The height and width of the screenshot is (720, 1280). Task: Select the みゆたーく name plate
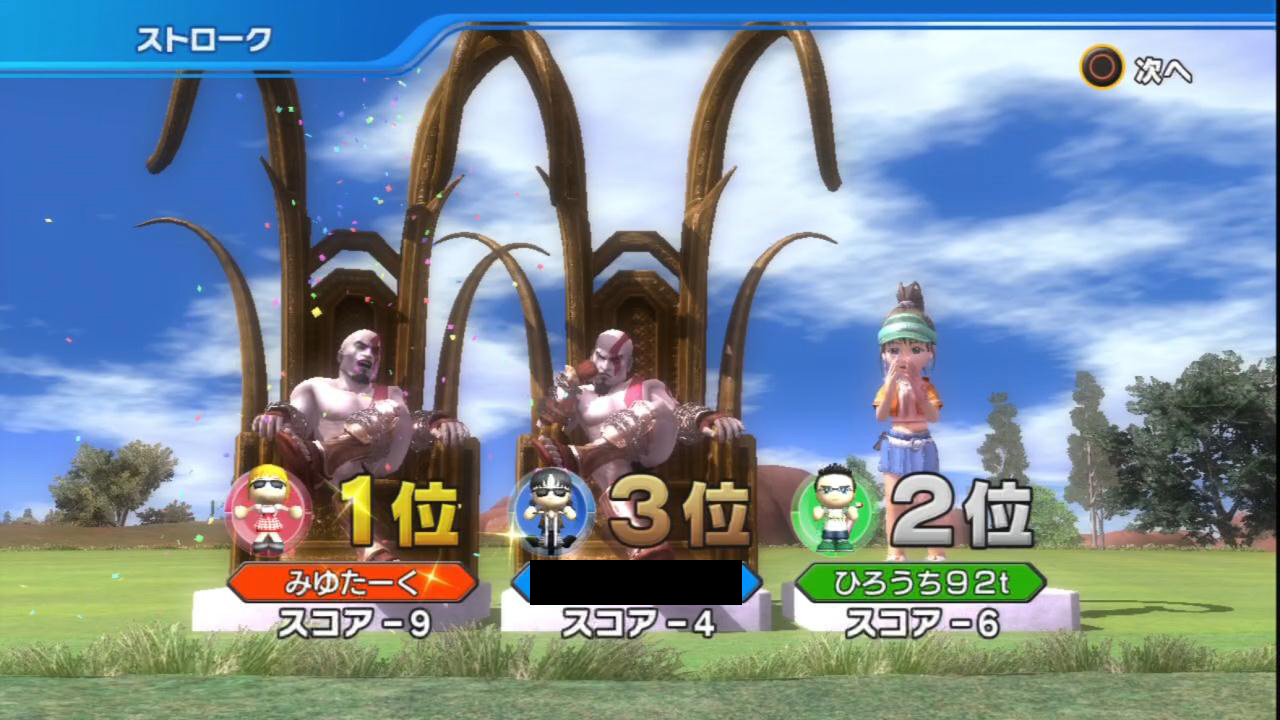[352, 582]
